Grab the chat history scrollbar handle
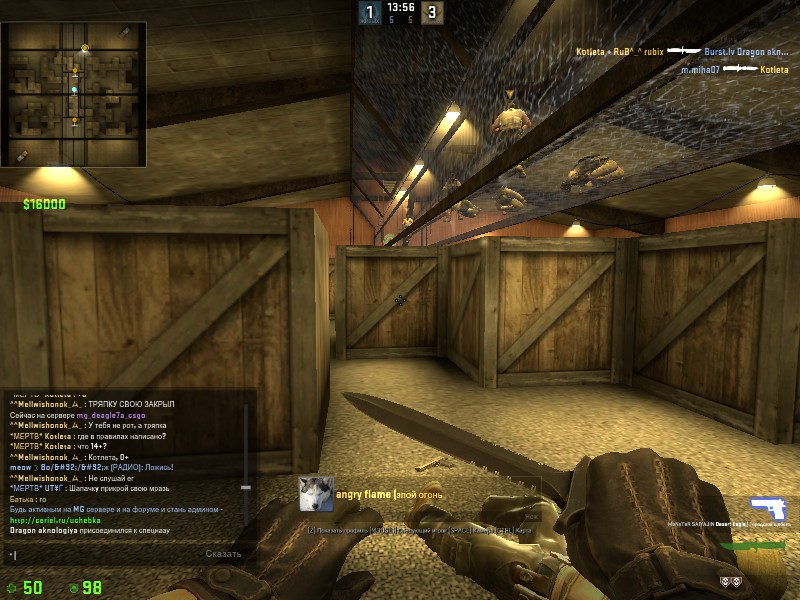This screenshot has height=600, width=800. coord(246,486)
